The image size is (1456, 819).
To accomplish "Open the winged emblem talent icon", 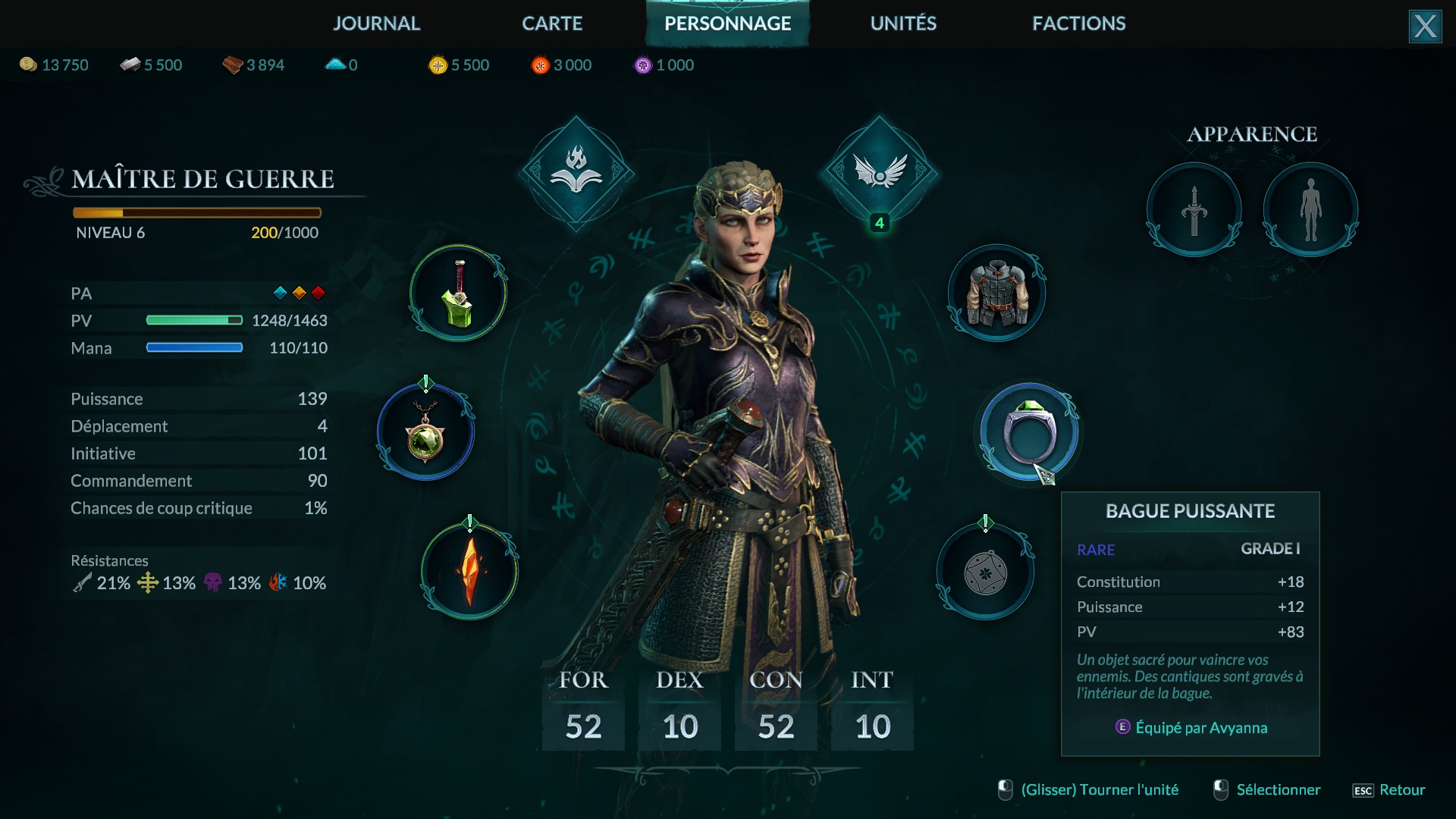I will 880,173.
